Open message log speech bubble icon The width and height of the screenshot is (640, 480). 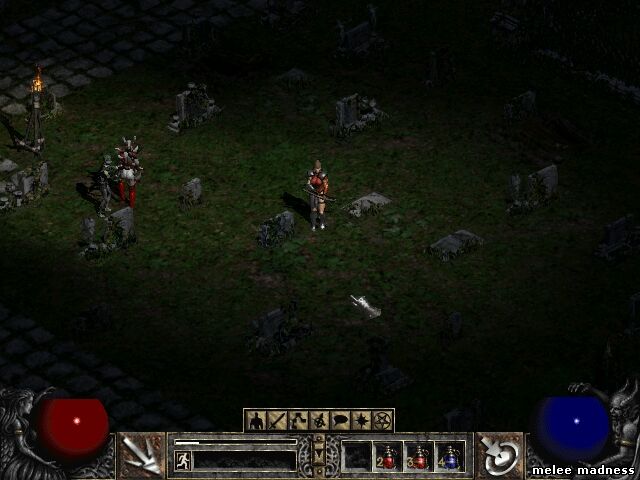[340, 421]
